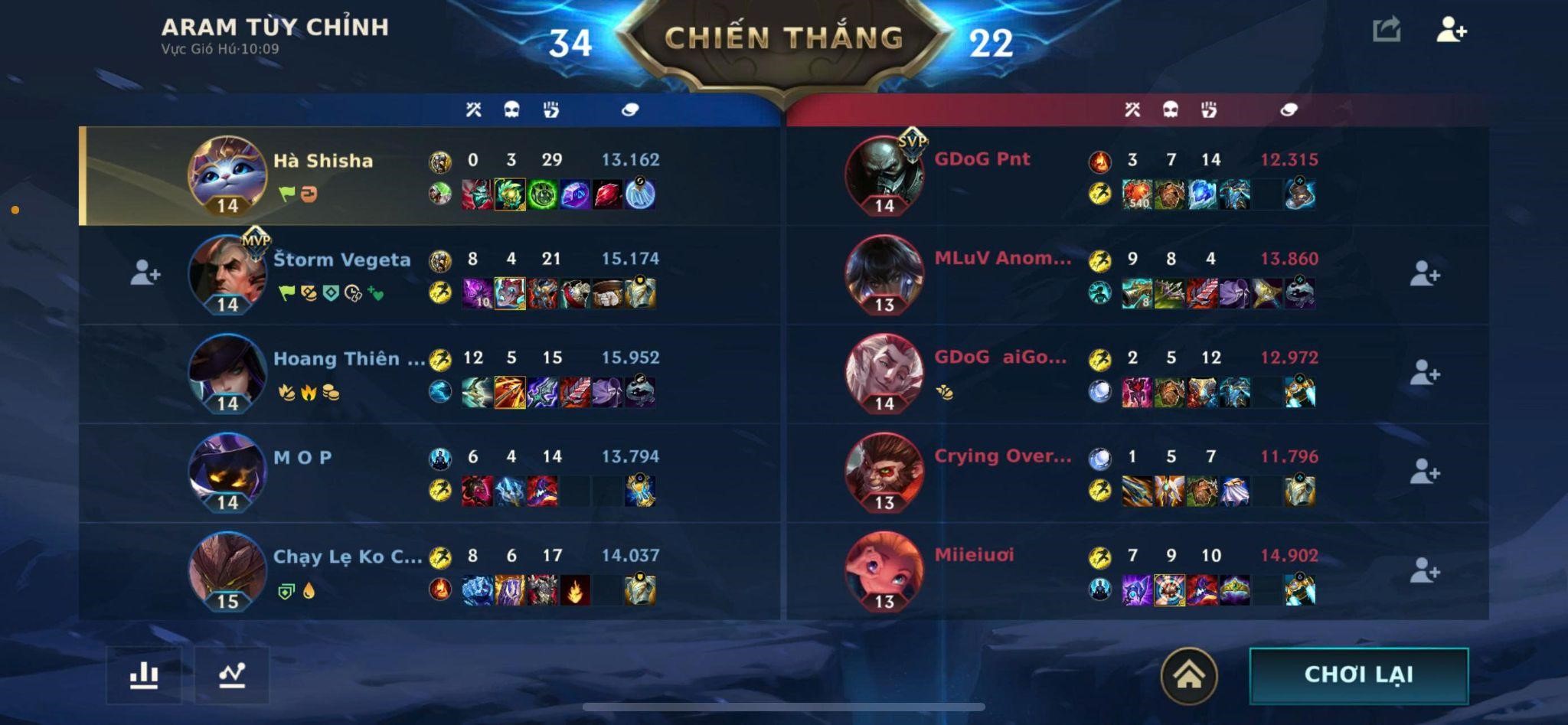Open Chạy Lẹ Ko C... player row
The height and width of the screenshot is (725, 1568).
[429, 571]
